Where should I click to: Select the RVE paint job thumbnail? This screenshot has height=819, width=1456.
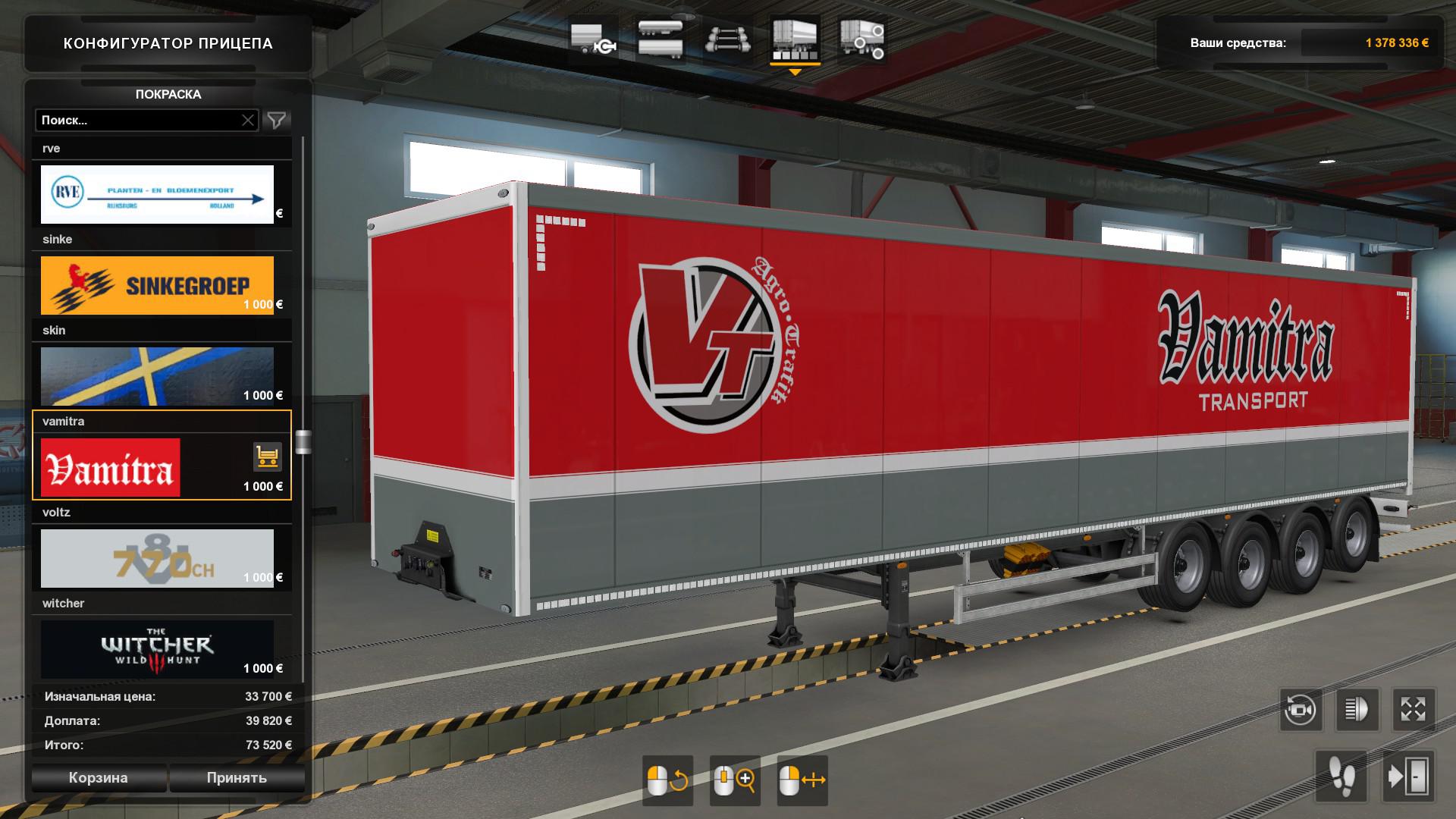click(157, 194)
